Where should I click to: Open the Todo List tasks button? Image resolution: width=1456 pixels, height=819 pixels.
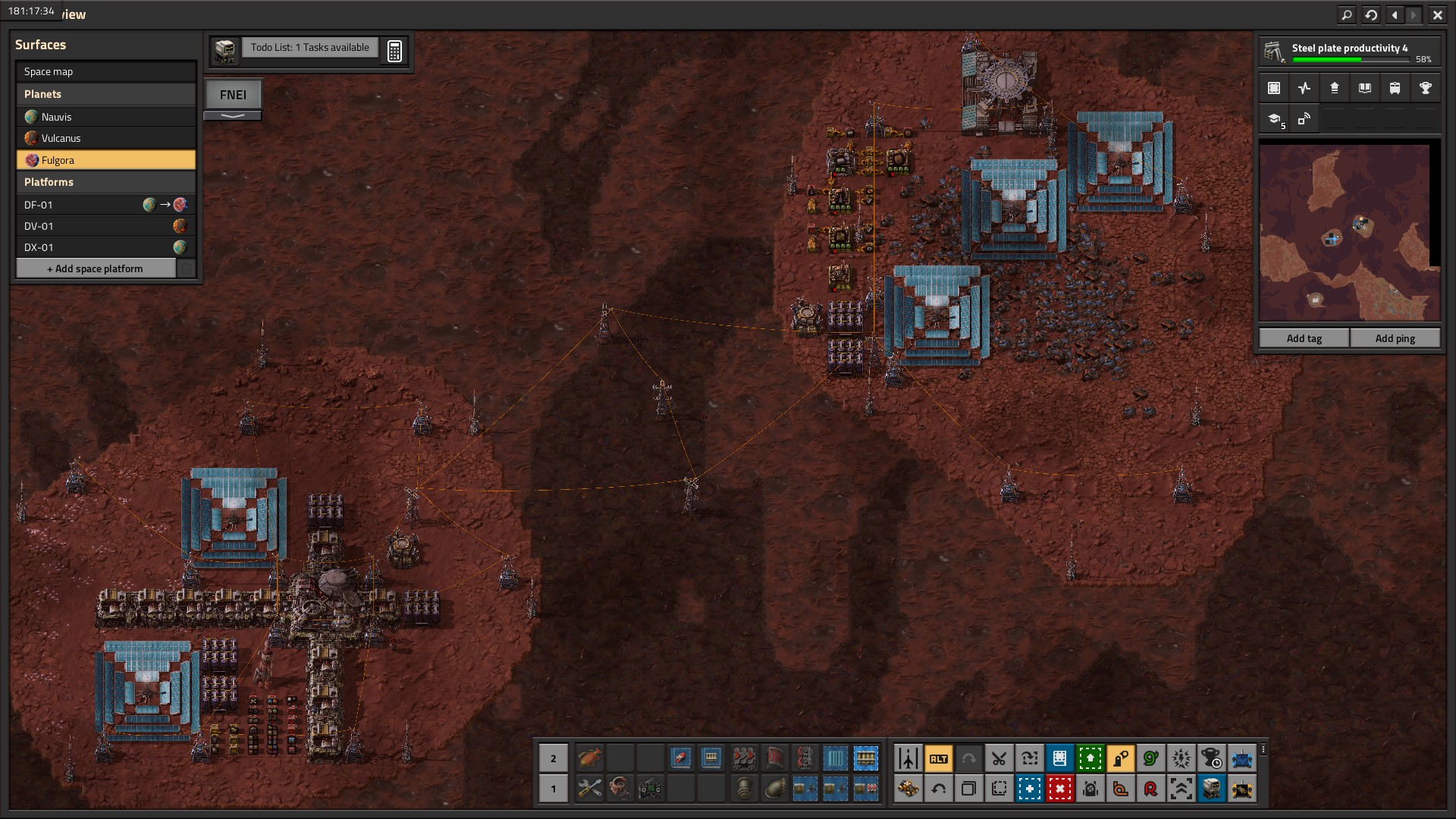[309, 48]
